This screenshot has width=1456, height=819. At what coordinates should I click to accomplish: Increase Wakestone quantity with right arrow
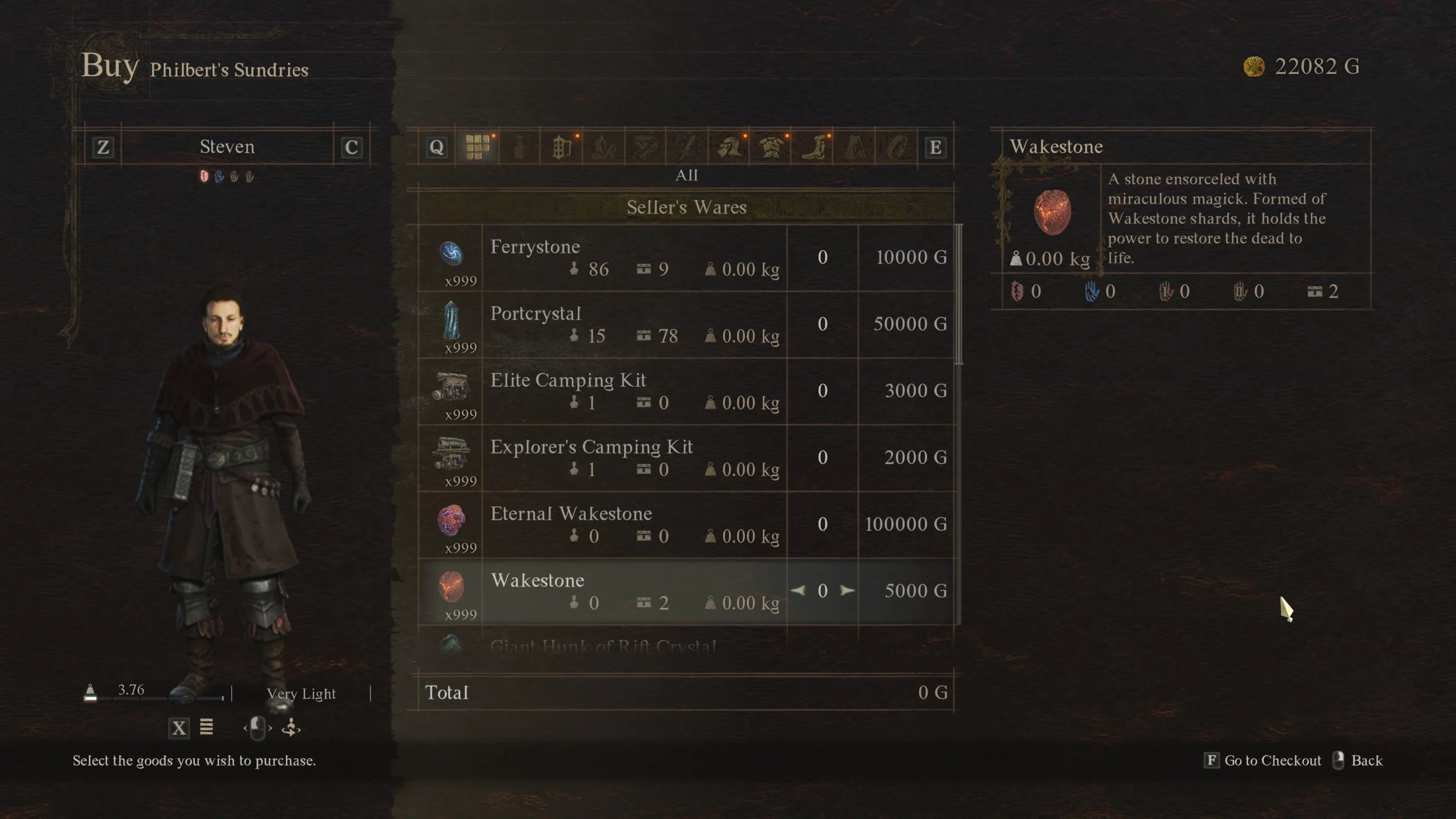[847, 591]
